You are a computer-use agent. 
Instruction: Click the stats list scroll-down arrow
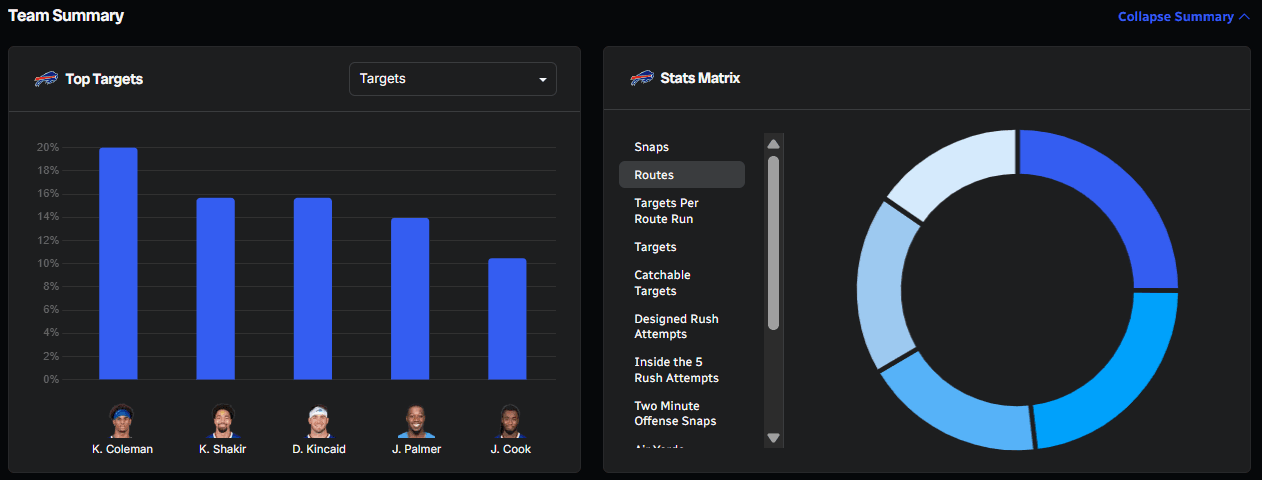click(773, 437)
